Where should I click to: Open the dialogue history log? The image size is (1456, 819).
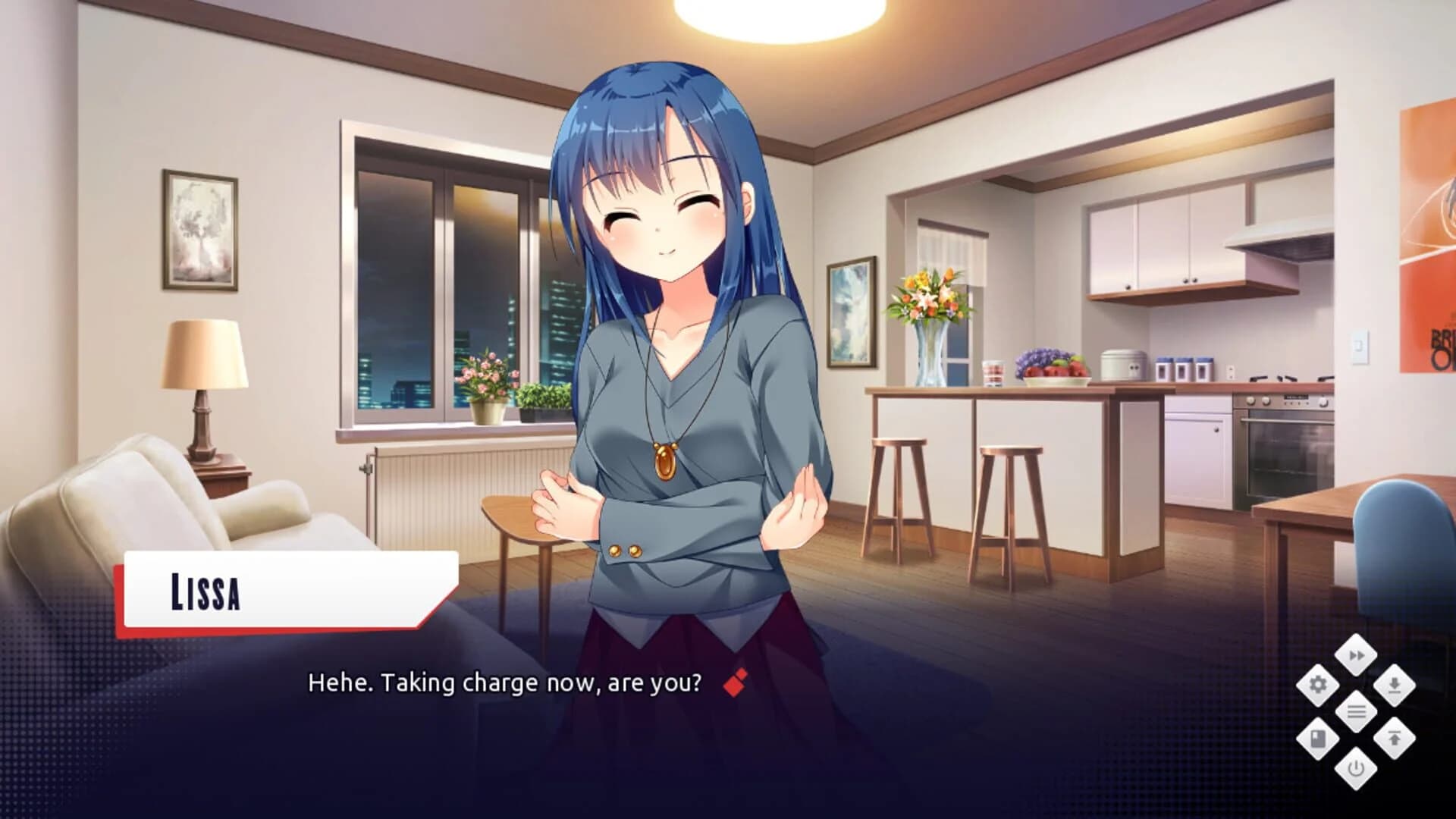point(1357,711)
